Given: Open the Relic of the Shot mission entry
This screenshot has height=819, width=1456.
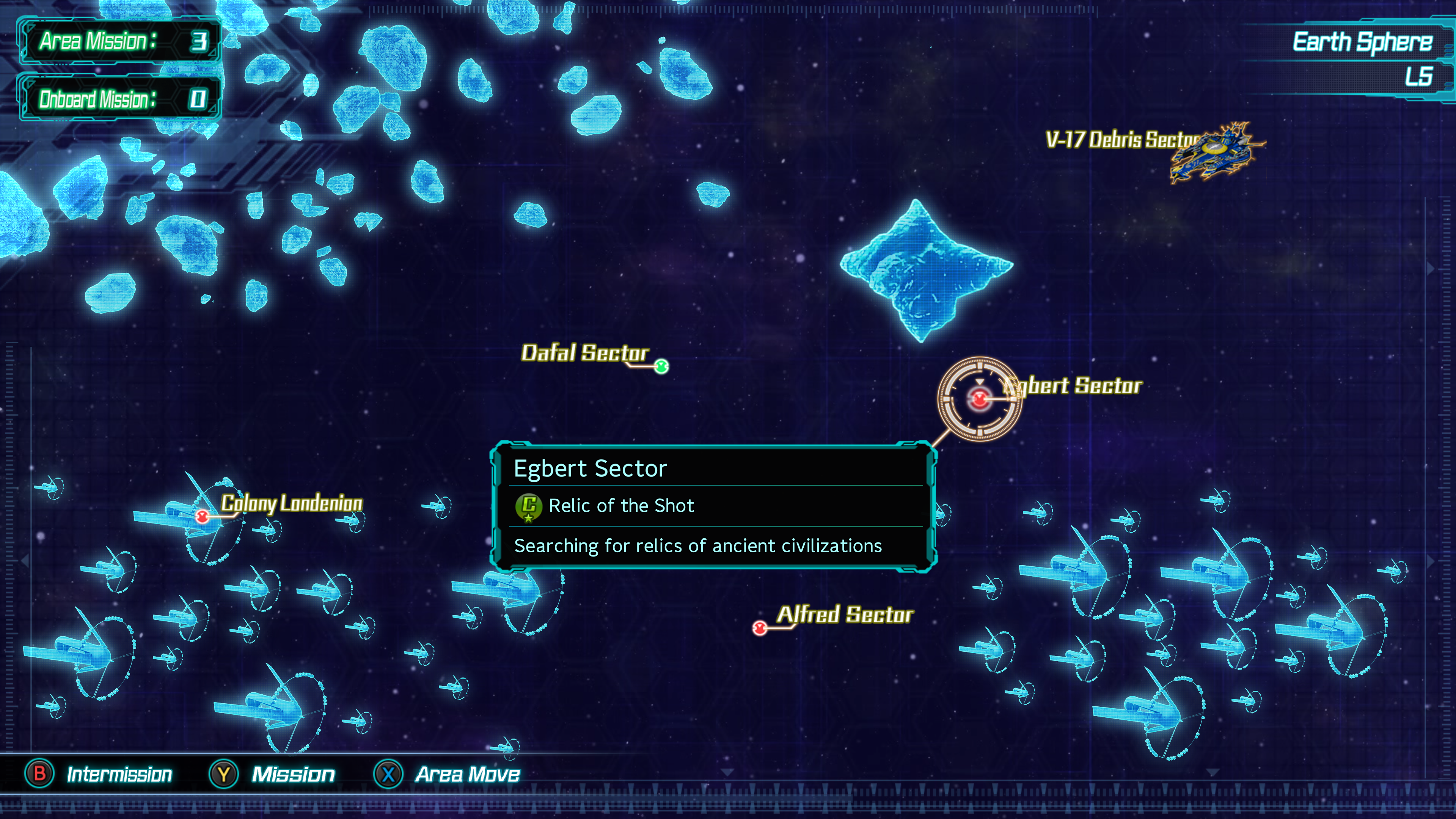Looking at the screenshot, I should pyautogui.click(x=620, y=505).
